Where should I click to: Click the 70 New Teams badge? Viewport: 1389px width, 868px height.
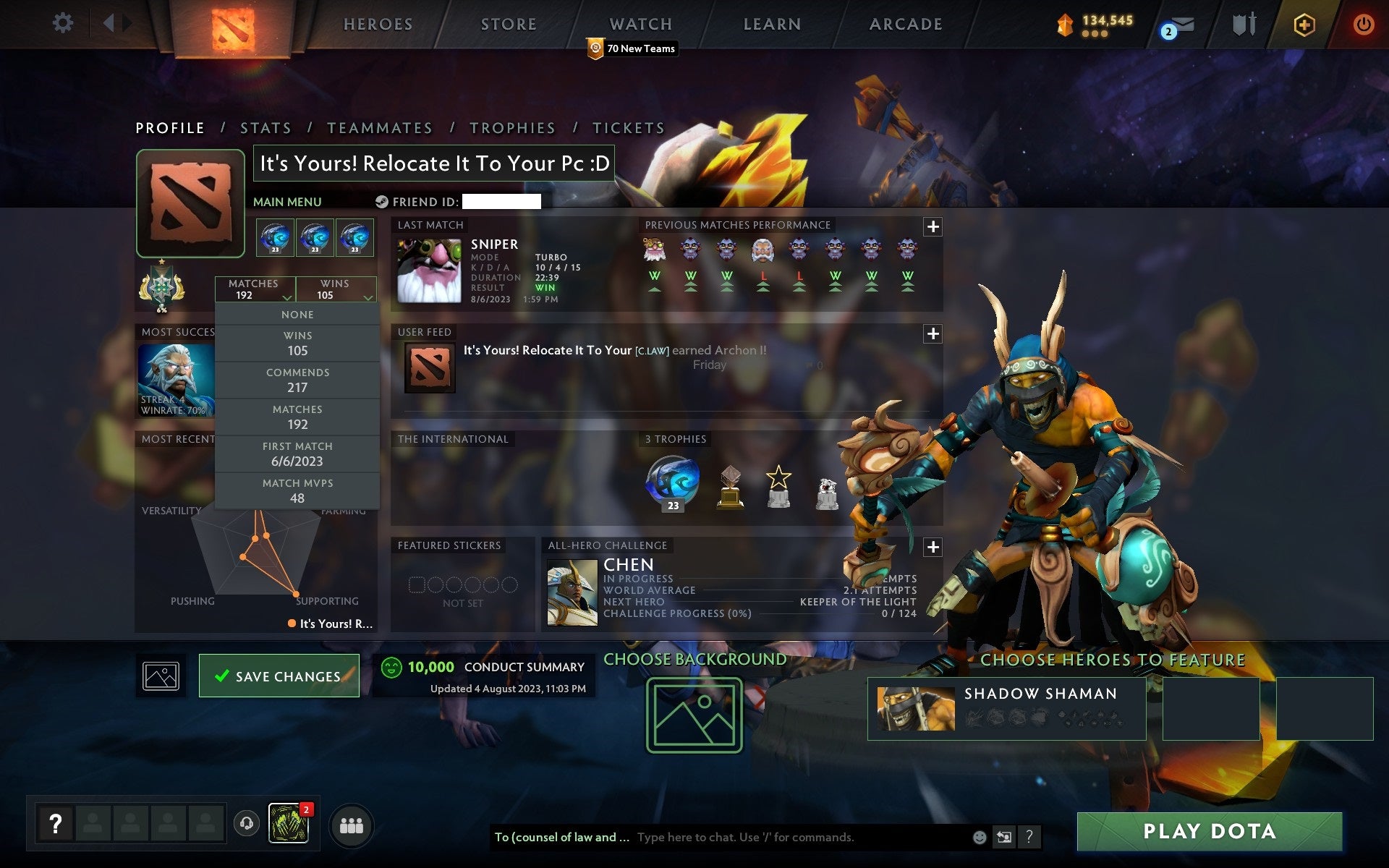tap(631, 48)
